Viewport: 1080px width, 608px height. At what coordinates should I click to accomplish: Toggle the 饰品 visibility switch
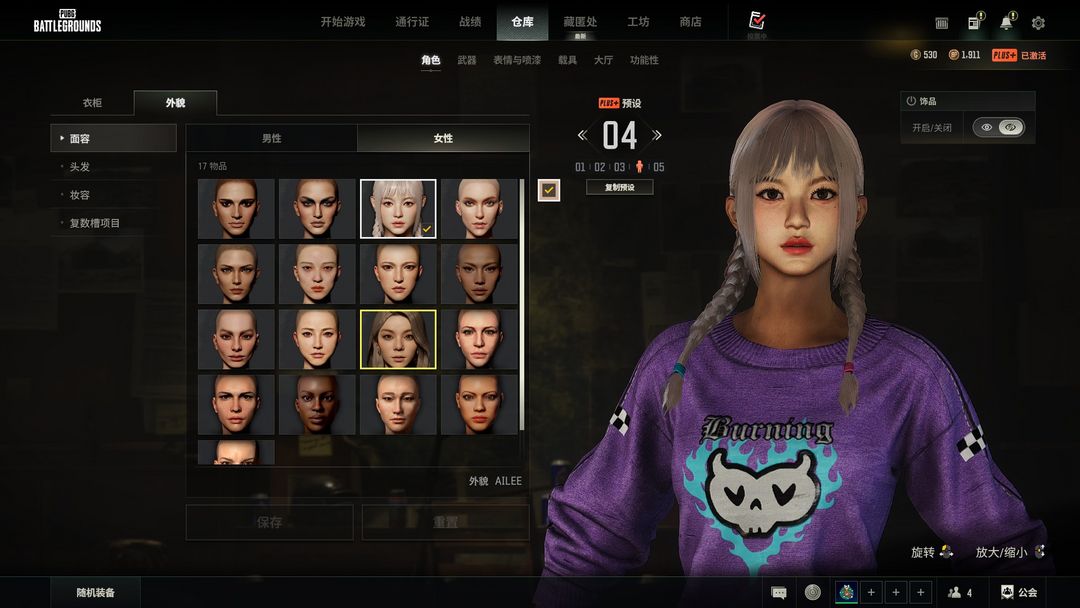coord(998,128)
